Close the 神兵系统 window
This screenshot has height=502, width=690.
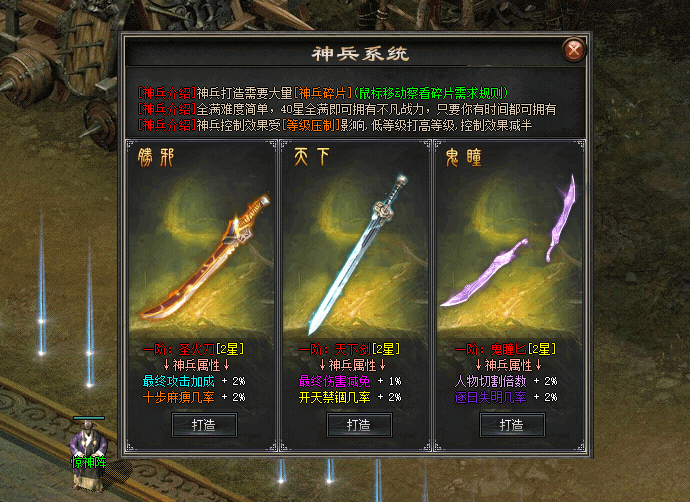(573, 50)
